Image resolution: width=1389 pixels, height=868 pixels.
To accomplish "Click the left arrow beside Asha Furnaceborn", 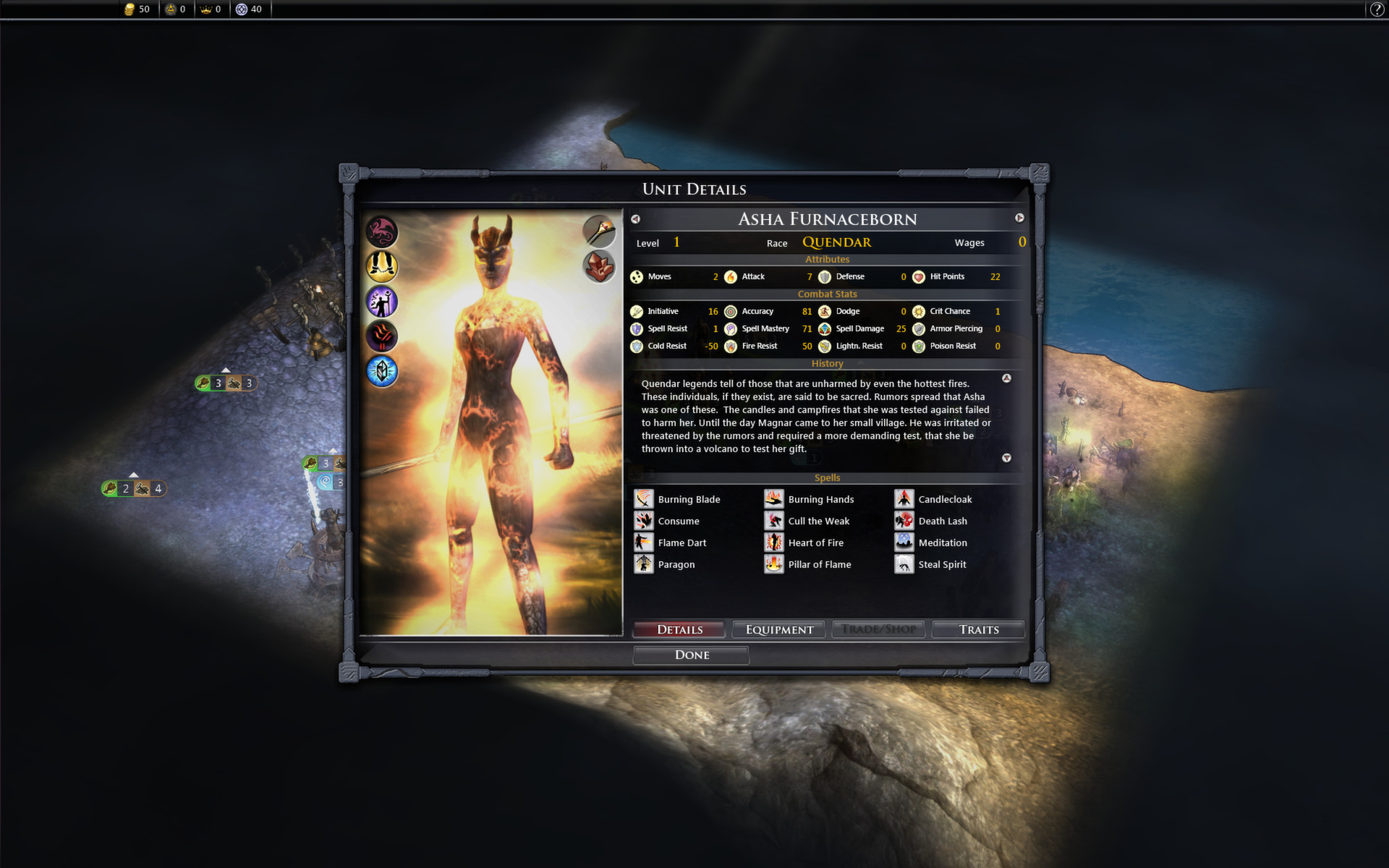I will tap(635, 218).
